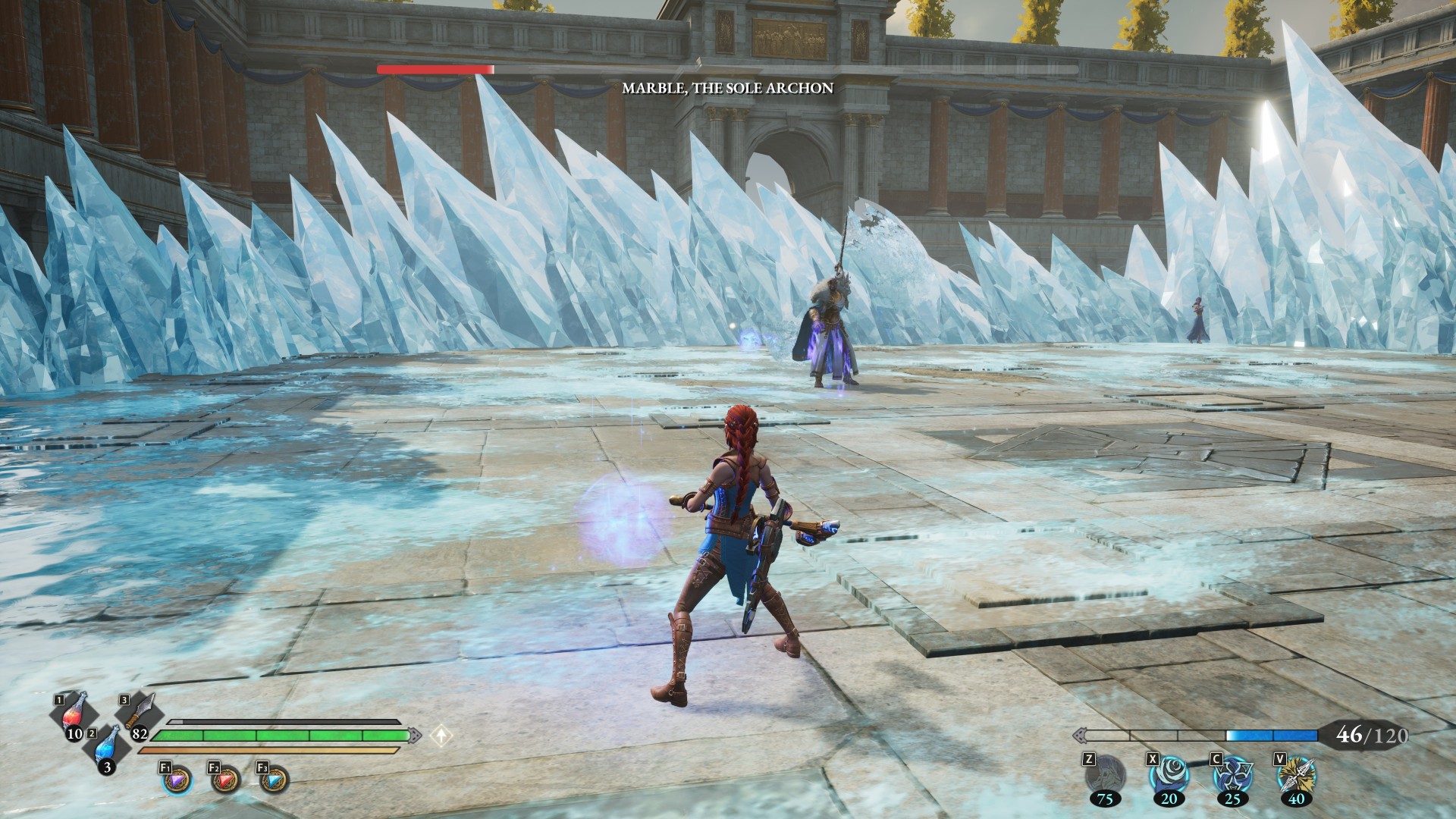Click the diamond up-arrow indicator
This screenshot has height=819, width=1456.
coord(441,735)
